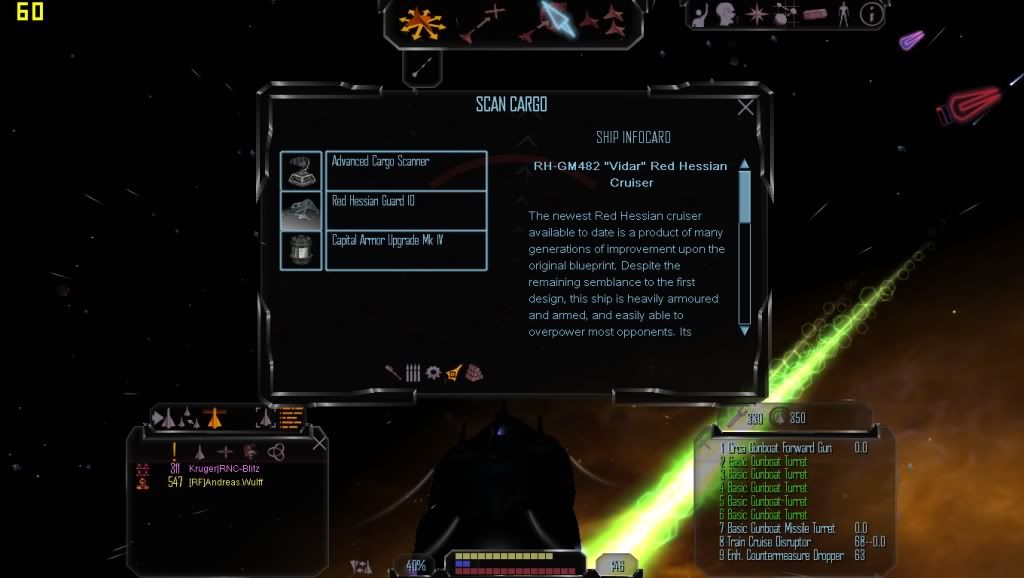Image resolution: width=1024 pixels, height=578 pixels.
Task: Select the Advanced Cargo Scanner entry
Action: pyautogui.click(x=405, y=170)
